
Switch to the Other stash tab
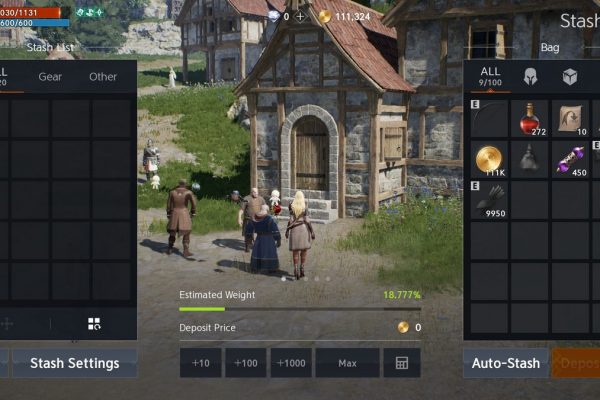[x=103, y=77]
